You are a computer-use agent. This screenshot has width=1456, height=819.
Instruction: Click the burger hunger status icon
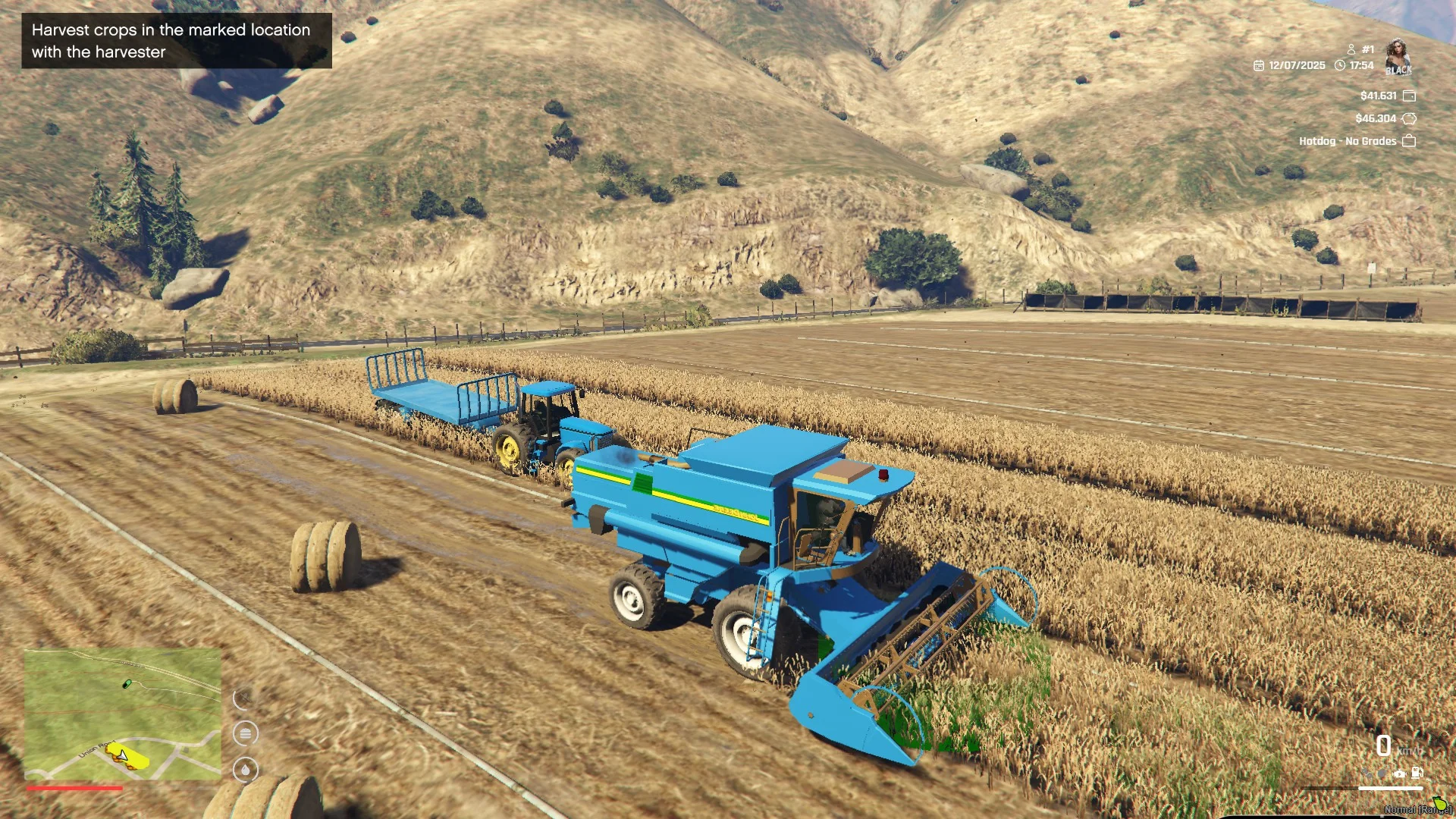click(x=245, y=733)
